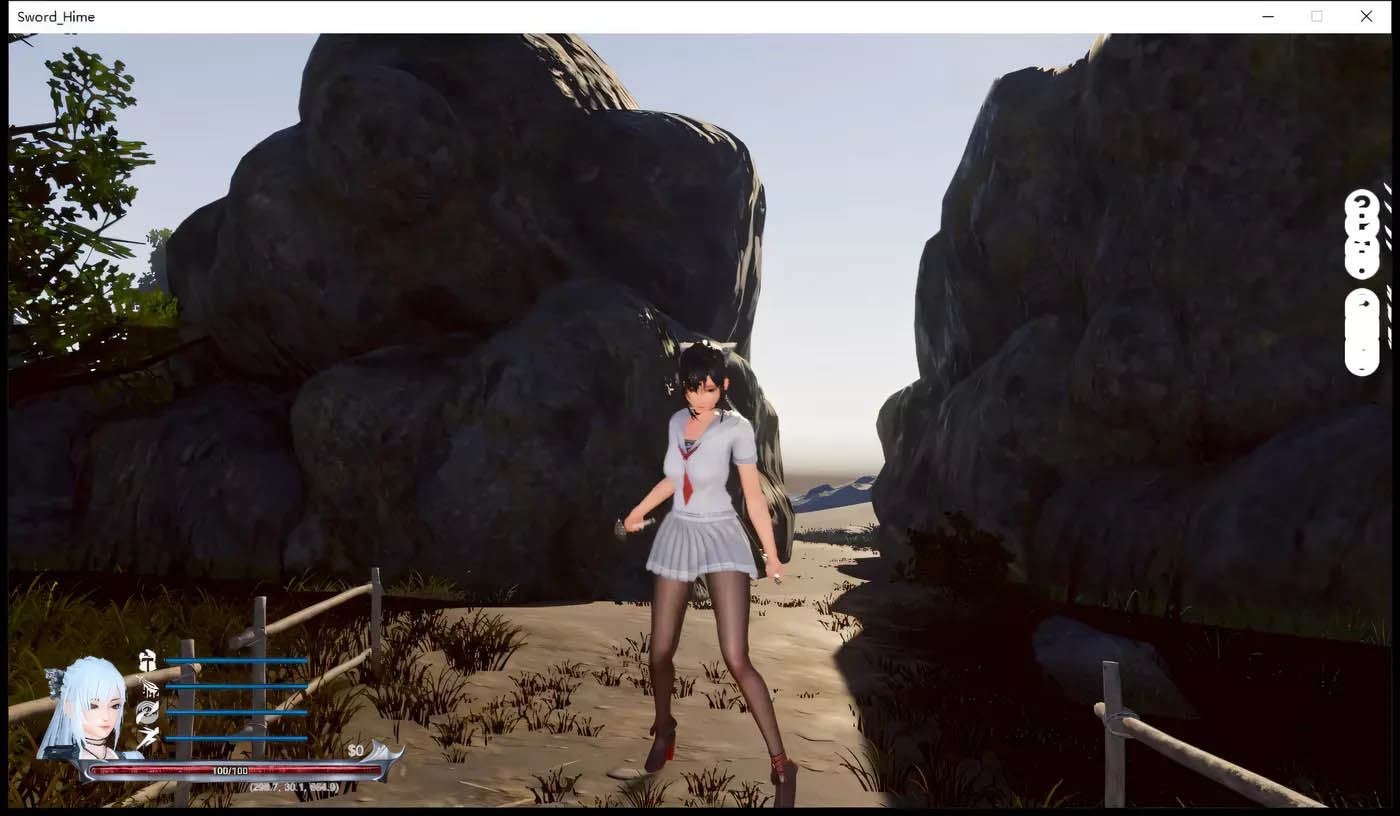
Task: Click the red 100/100 health bar
Action: (230, 770)
